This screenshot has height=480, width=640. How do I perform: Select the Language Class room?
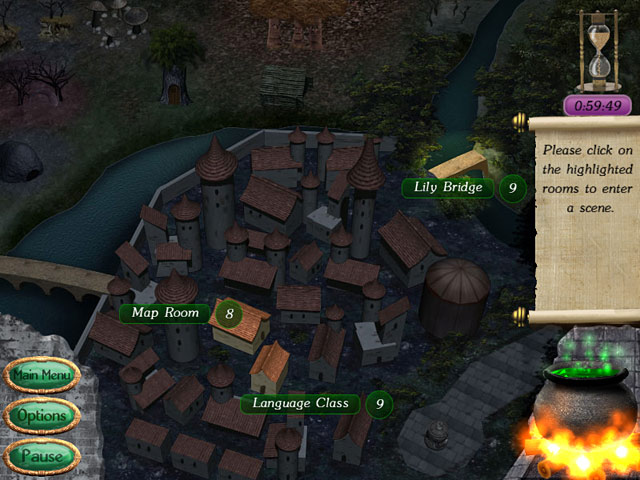[299, 403]
